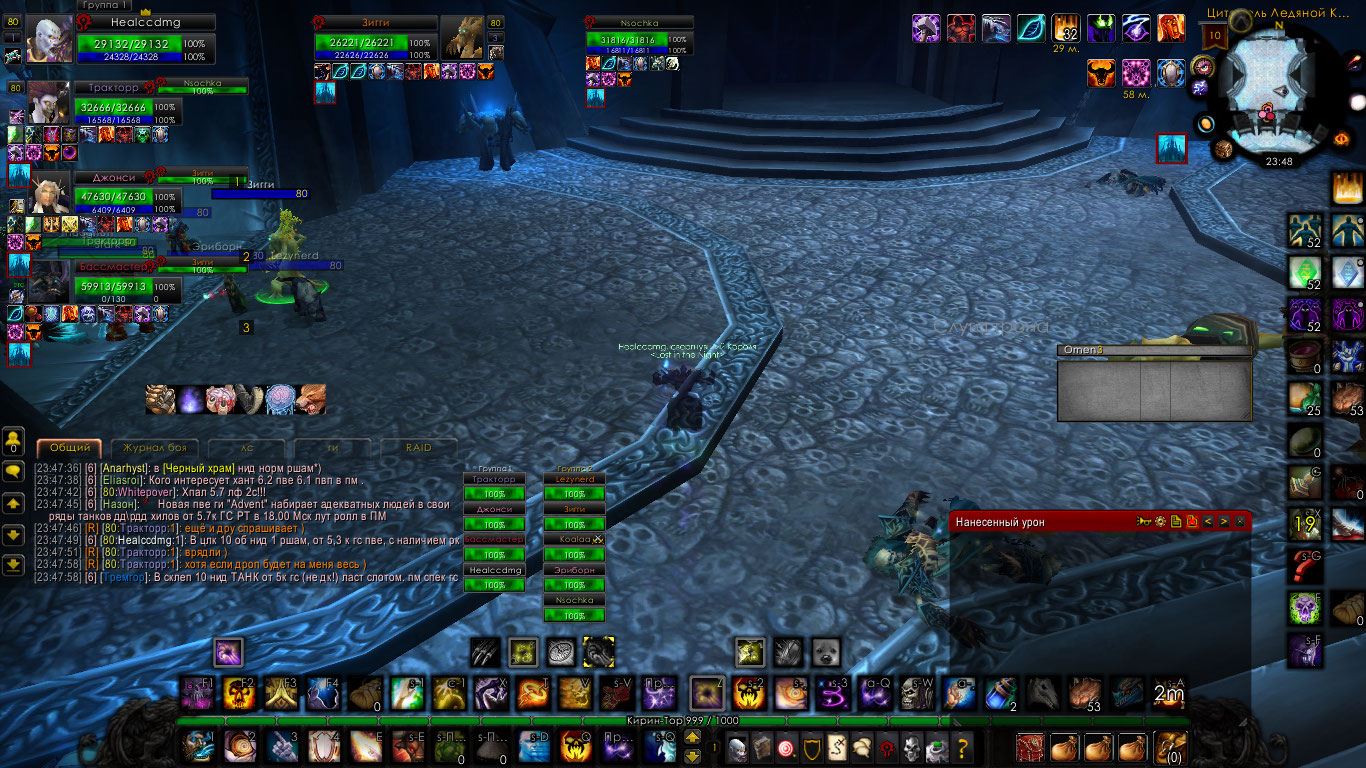This screenshot has width=1366, height=768.
Task: Click the green leaf buff icon
Action: point(1031,28)
